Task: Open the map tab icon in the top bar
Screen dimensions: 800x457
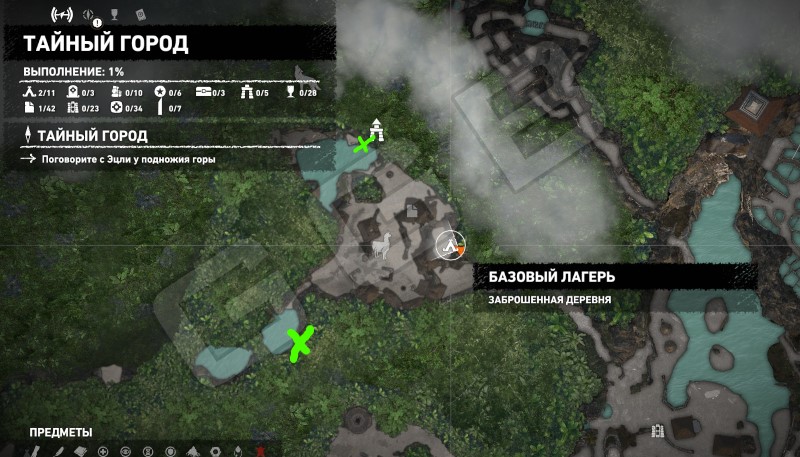Action: click(60, 15)
